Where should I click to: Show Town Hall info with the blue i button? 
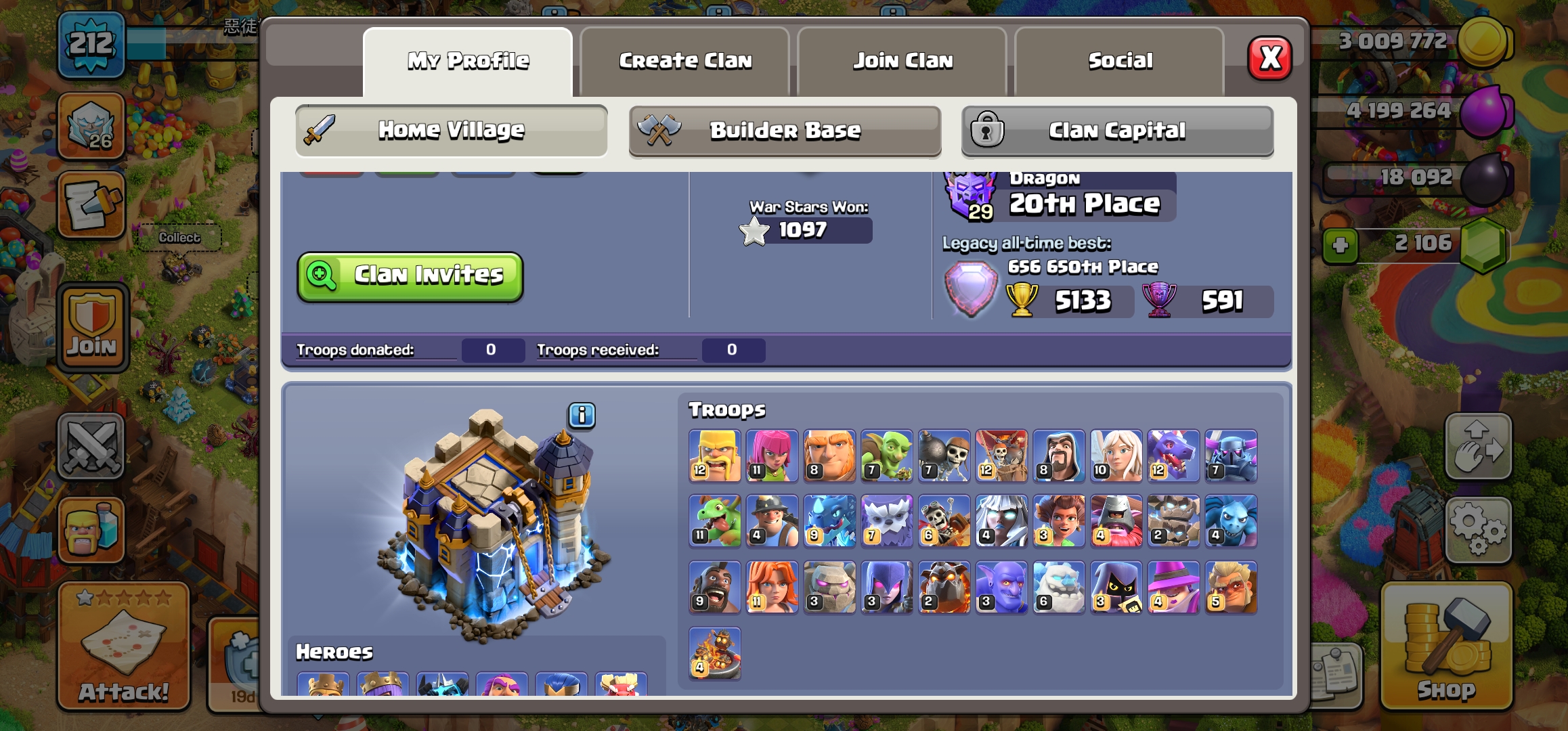[x=582, y=415]
